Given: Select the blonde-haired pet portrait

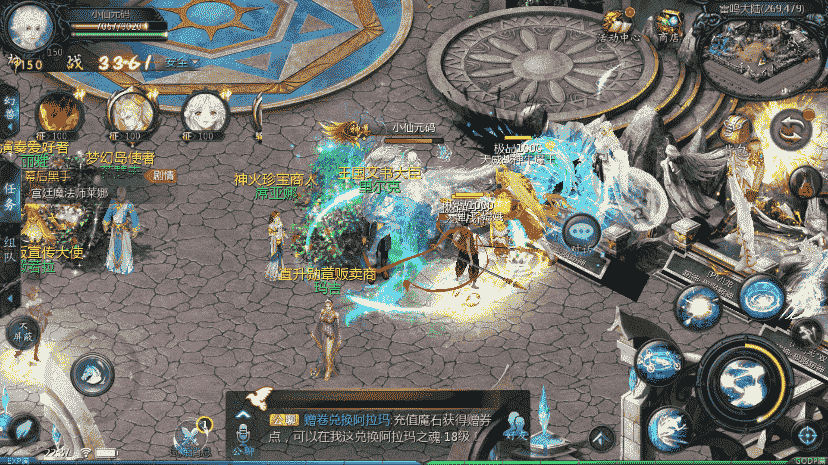Looking at the screenshot, I should [x=130, y=112].
